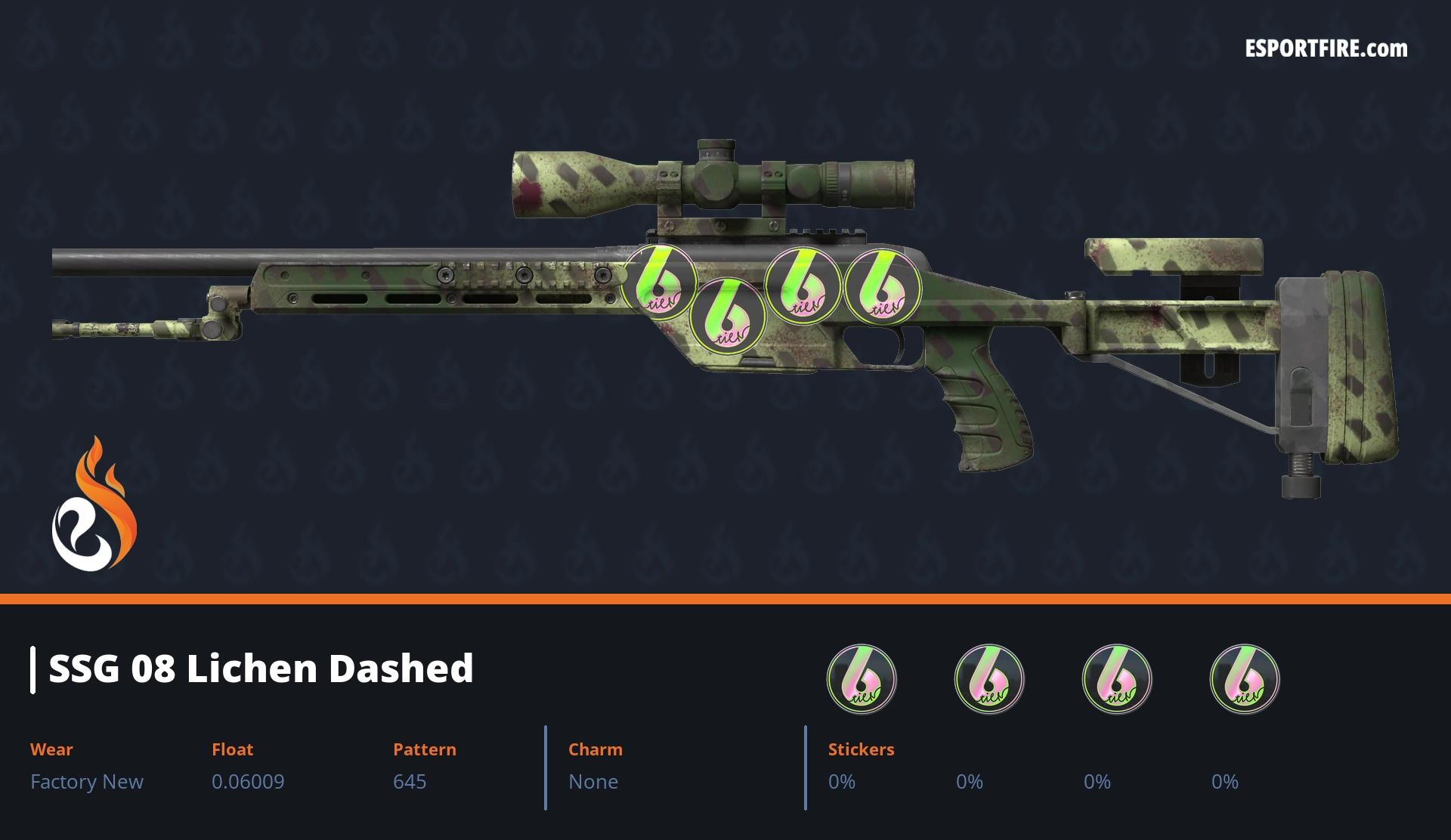Click the Esportfire flame logo

tap(94, 505)
